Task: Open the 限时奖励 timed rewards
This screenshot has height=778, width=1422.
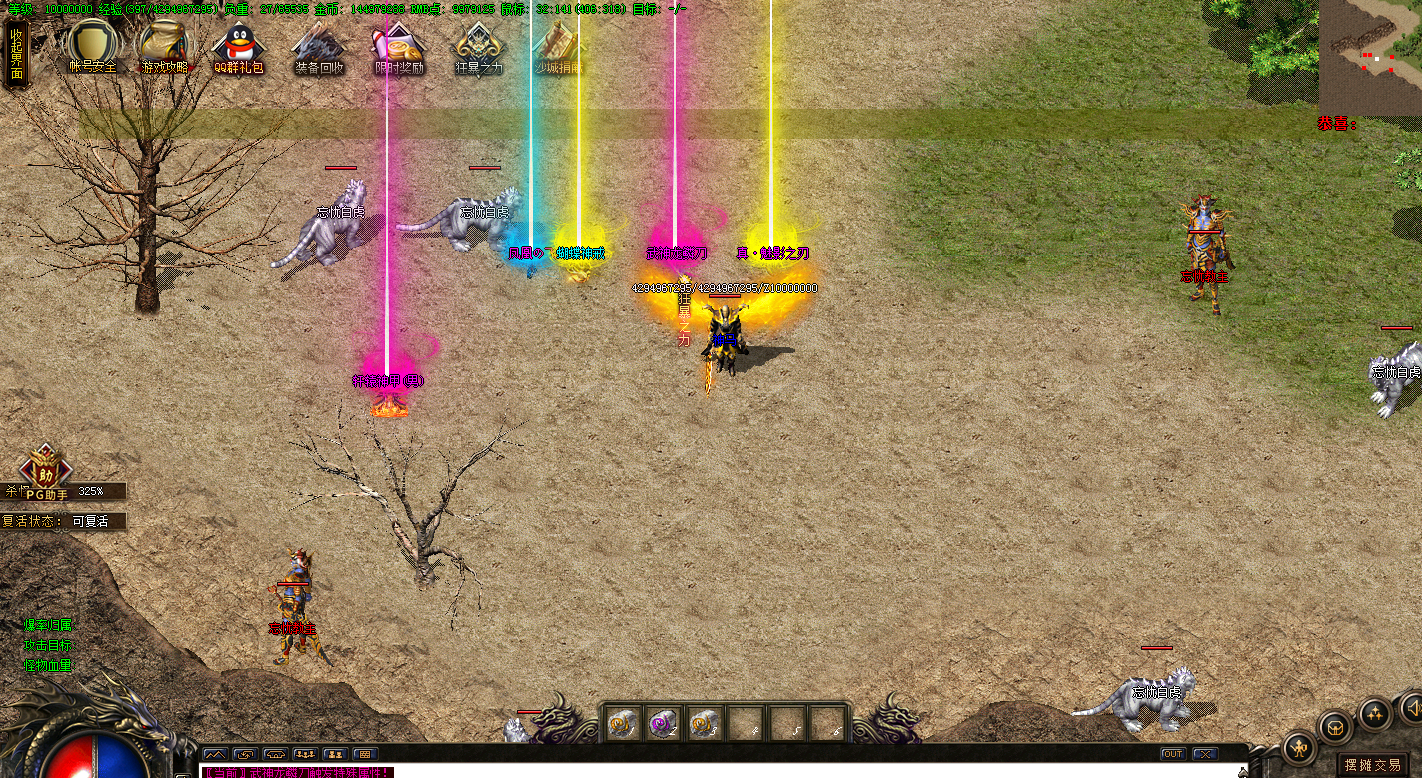Action: (399, 47)
